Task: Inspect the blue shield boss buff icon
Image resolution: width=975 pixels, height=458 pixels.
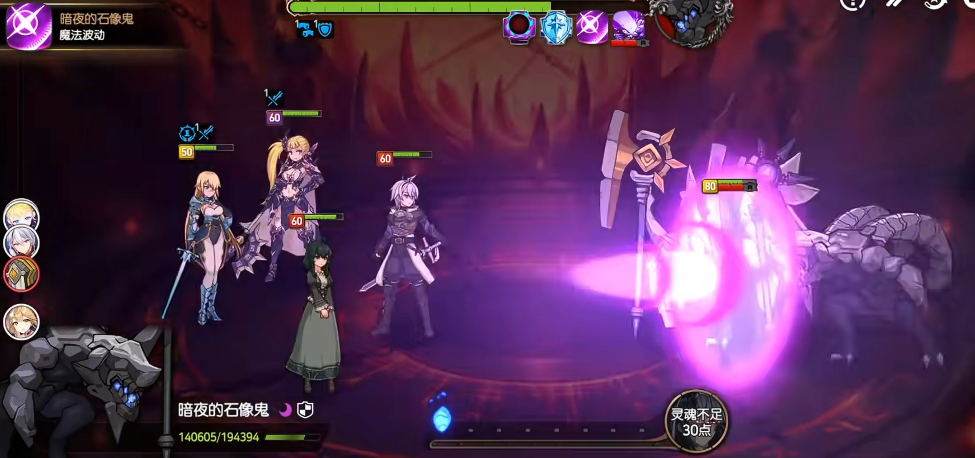Action: coord(555,26)
